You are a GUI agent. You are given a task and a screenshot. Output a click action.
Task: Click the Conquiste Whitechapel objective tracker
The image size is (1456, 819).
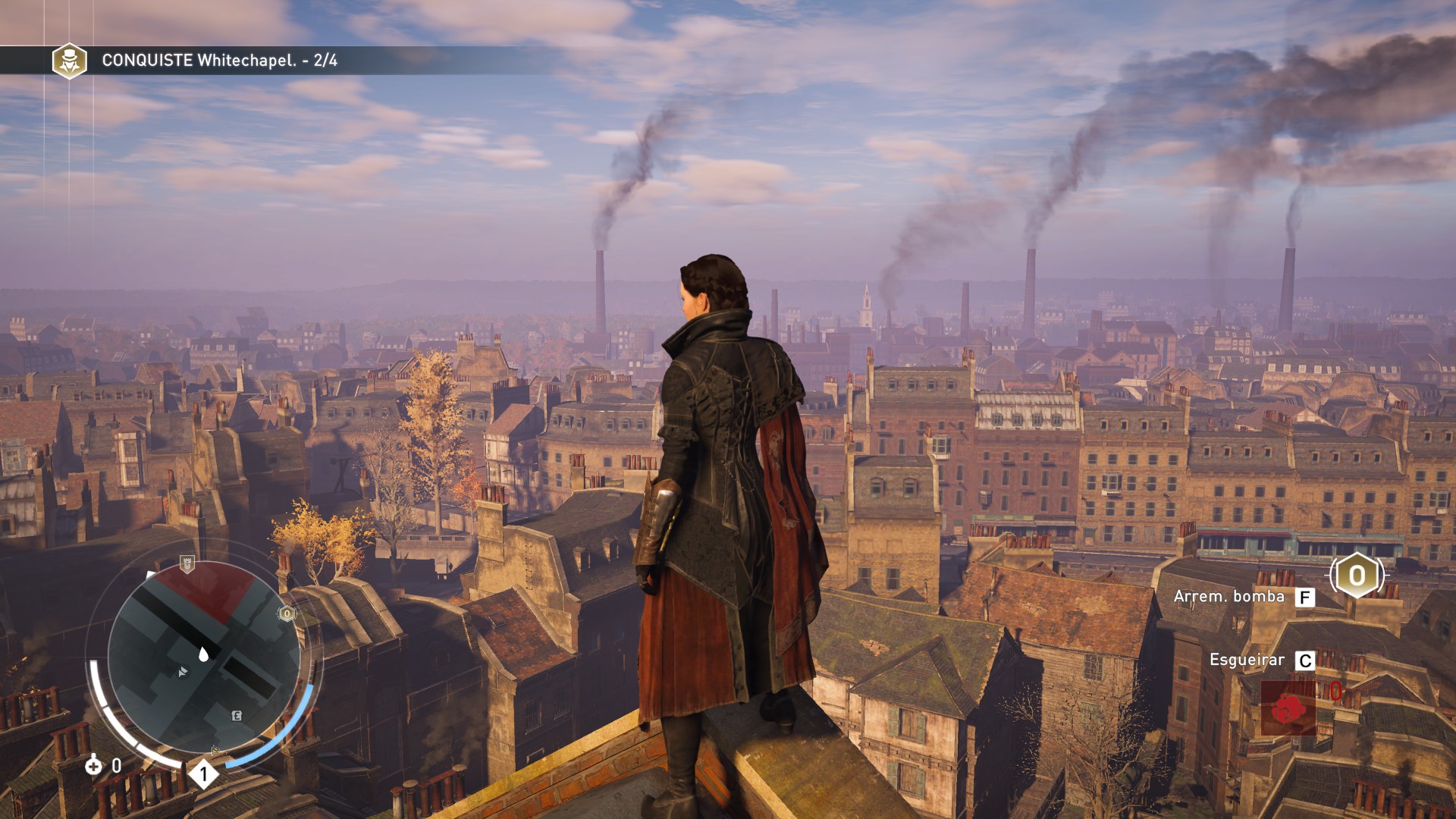click(220, 60)
